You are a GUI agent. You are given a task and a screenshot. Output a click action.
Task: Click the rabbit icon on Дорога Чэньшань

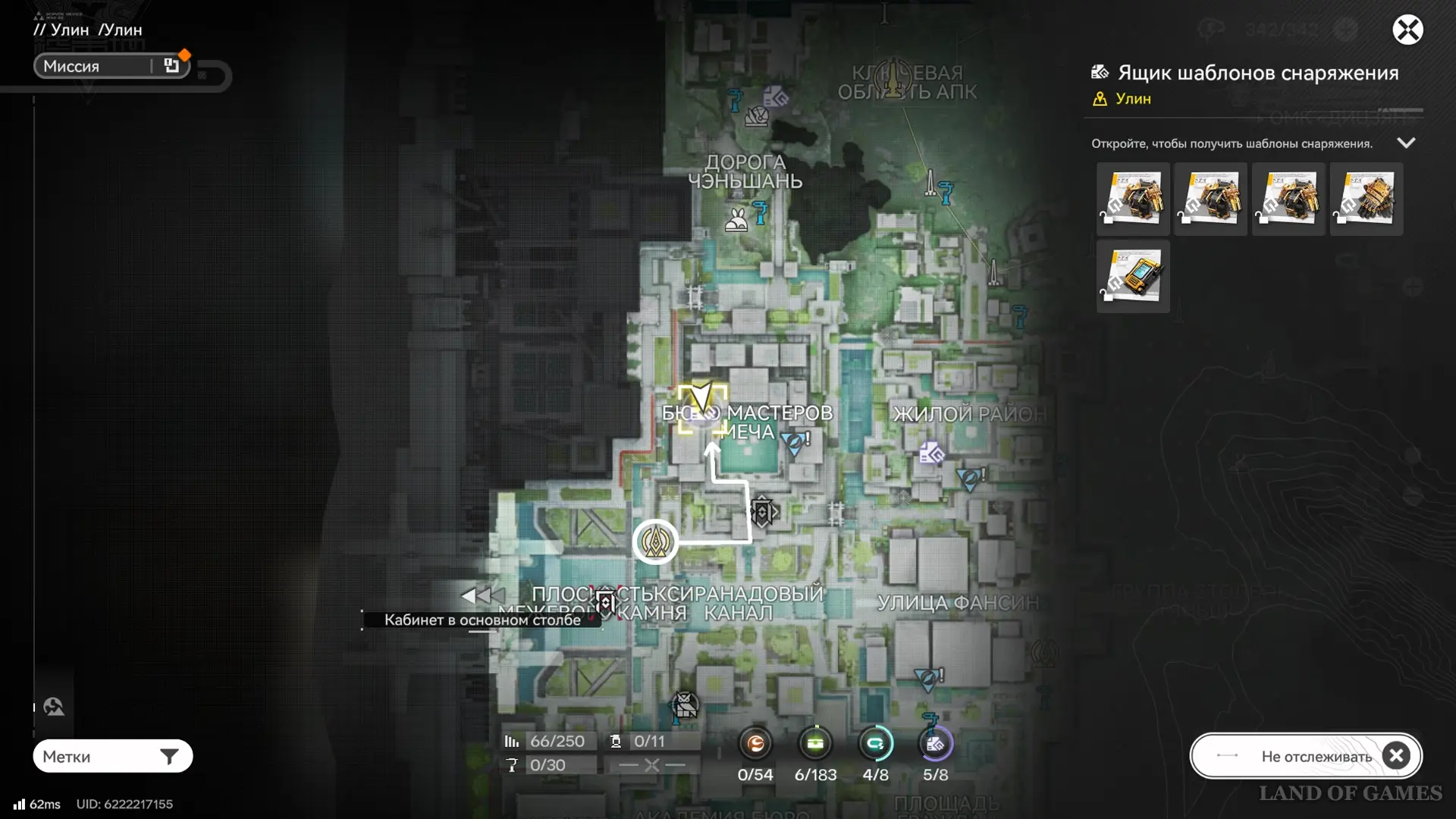[x=736, y=221]
